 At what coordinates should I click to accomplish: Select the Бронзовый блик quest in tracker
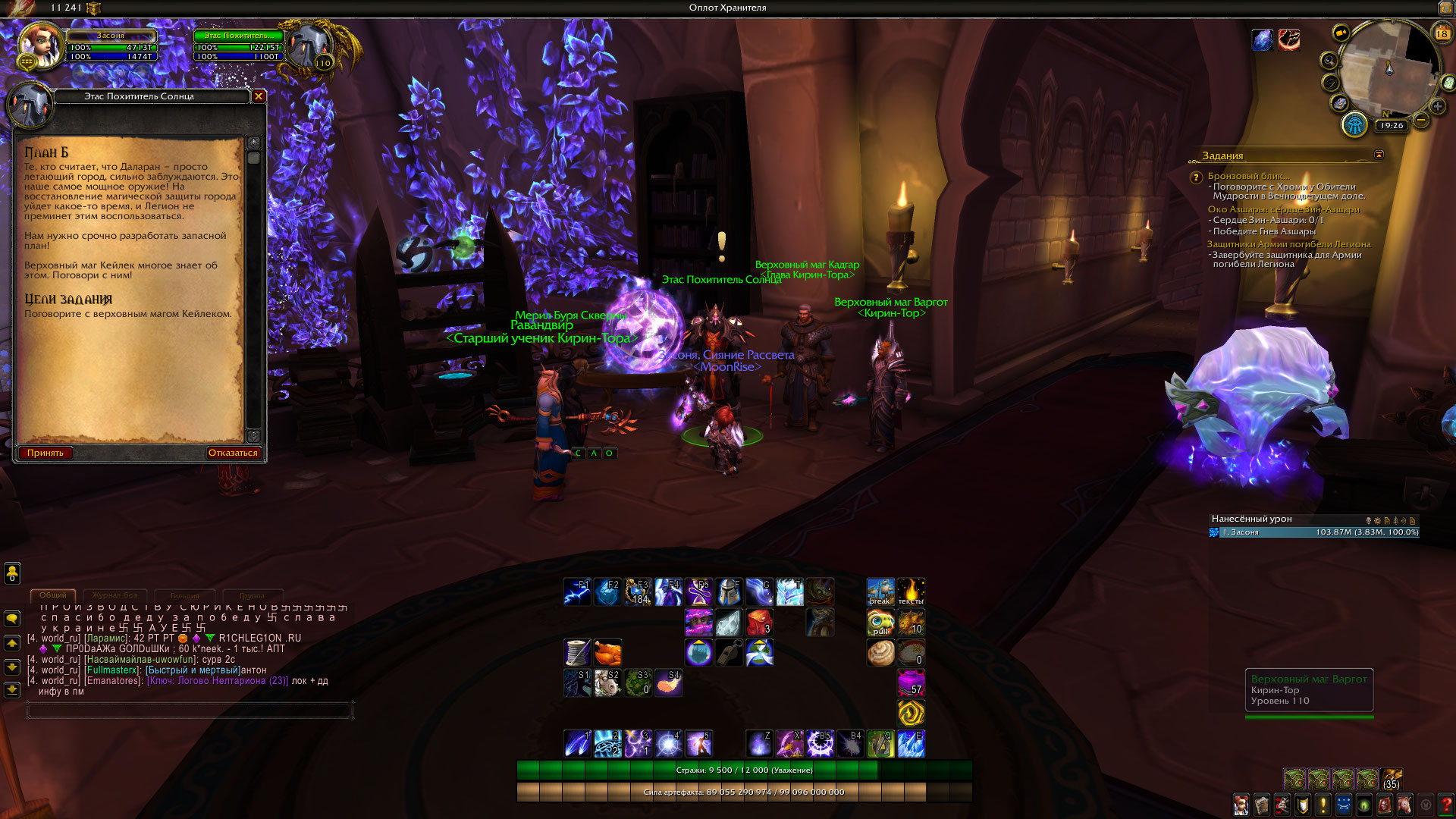1248,176
